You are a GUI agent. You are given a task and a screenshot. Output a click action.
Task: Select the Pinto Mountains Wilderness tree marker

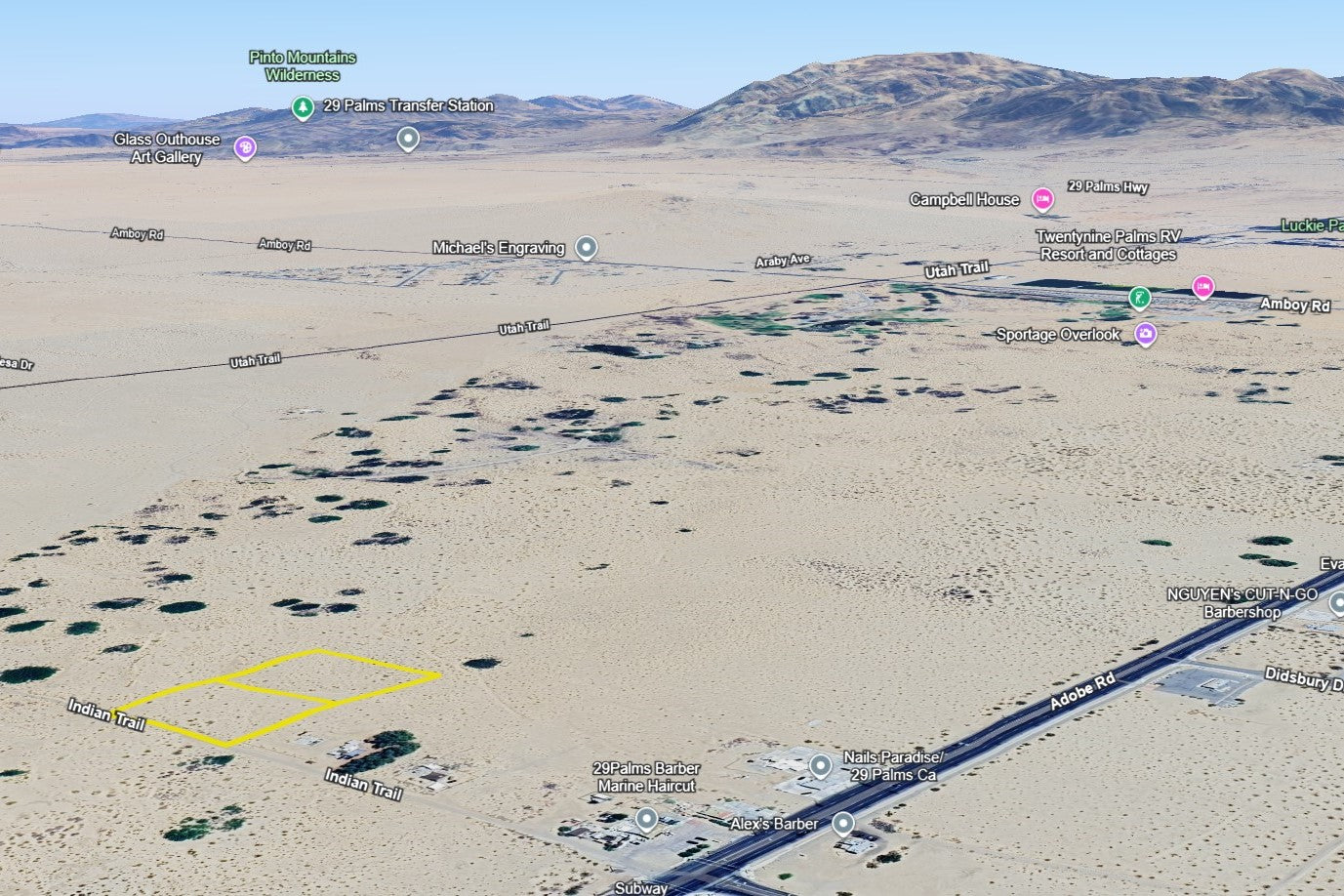point(303,106)
